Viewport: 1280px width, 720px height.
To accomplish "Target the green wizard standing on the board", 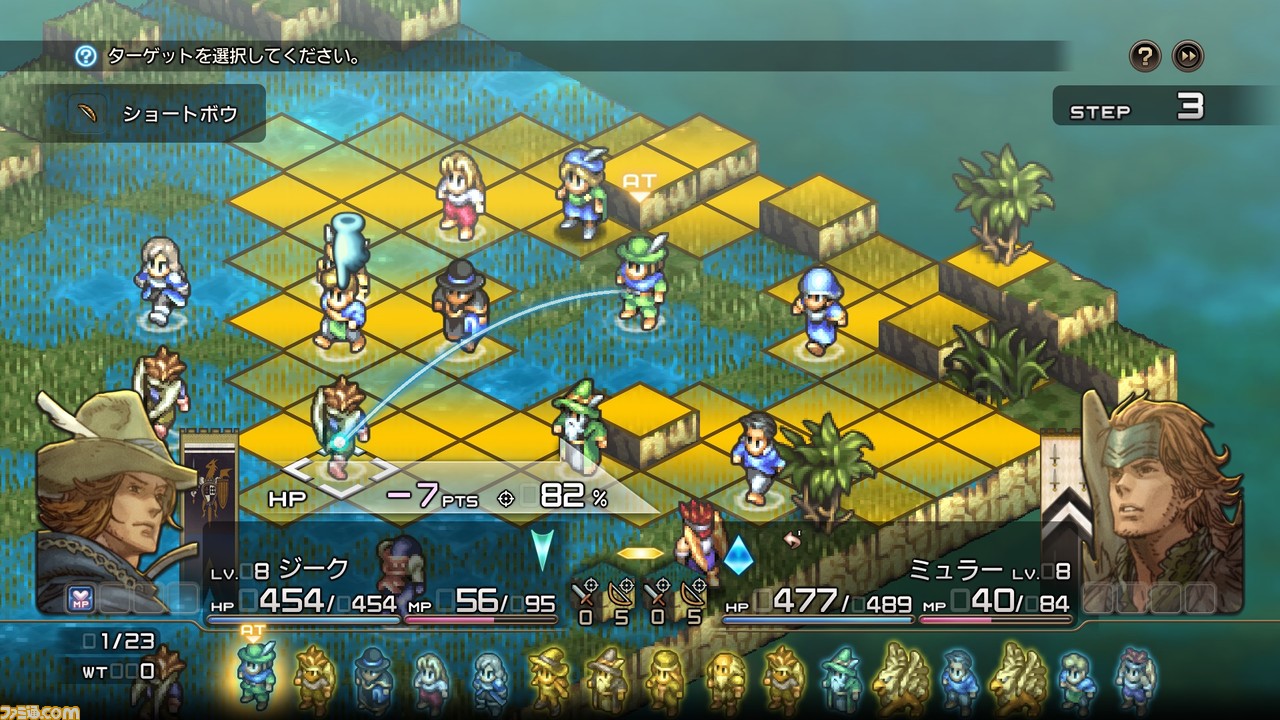I will pyautogui.click(x=580, y=425).
